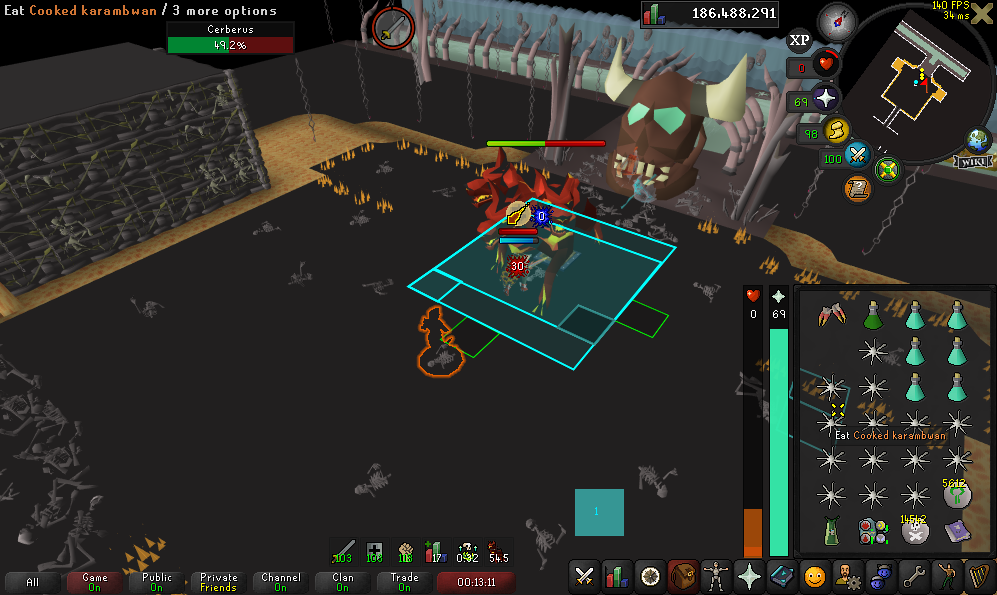Use the Special Attack orb
The height and width of the screenshot is (595, 997).
click(857, 156)
